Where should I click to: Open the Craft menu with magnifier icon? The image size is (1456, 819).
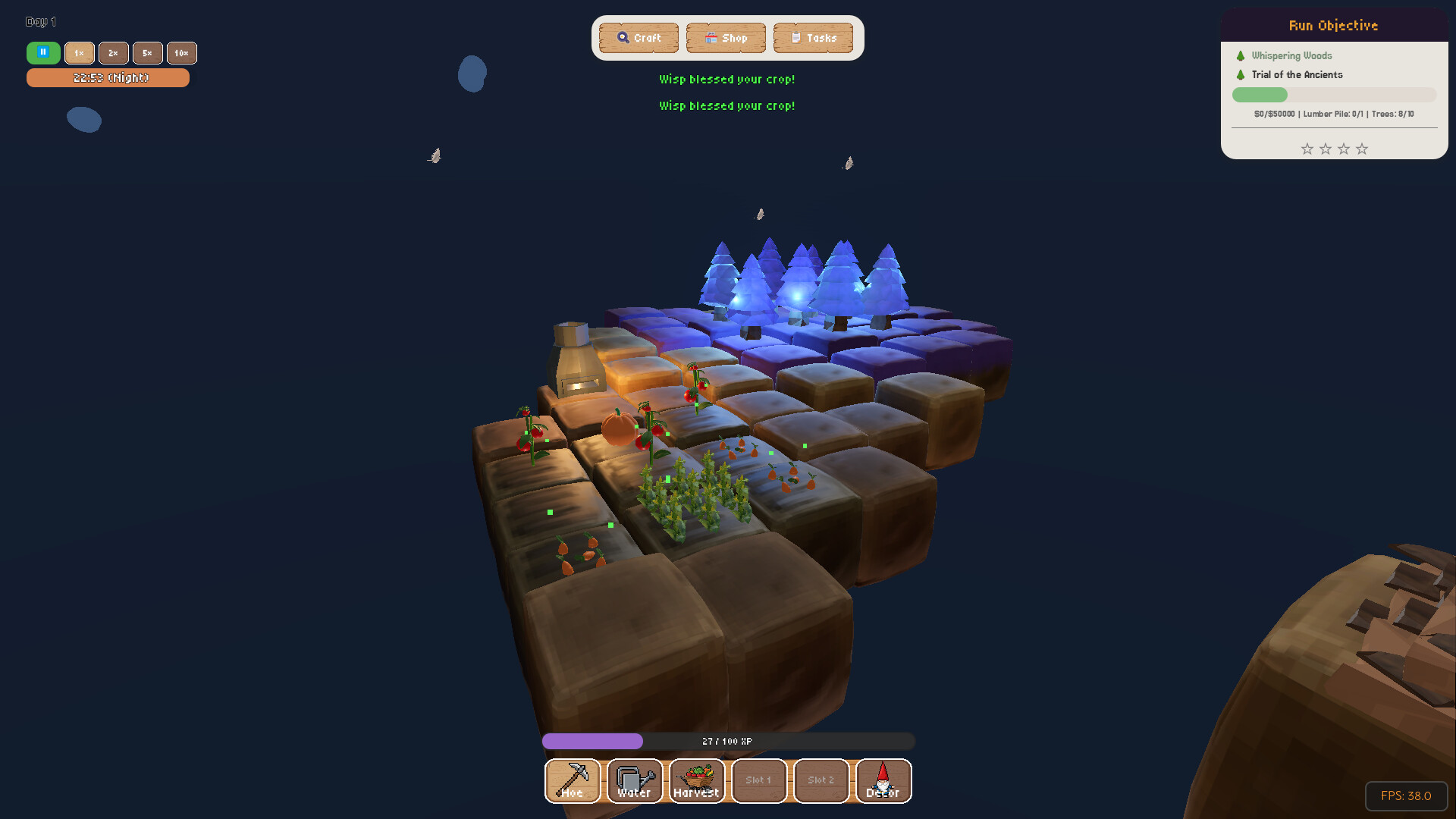638,37
